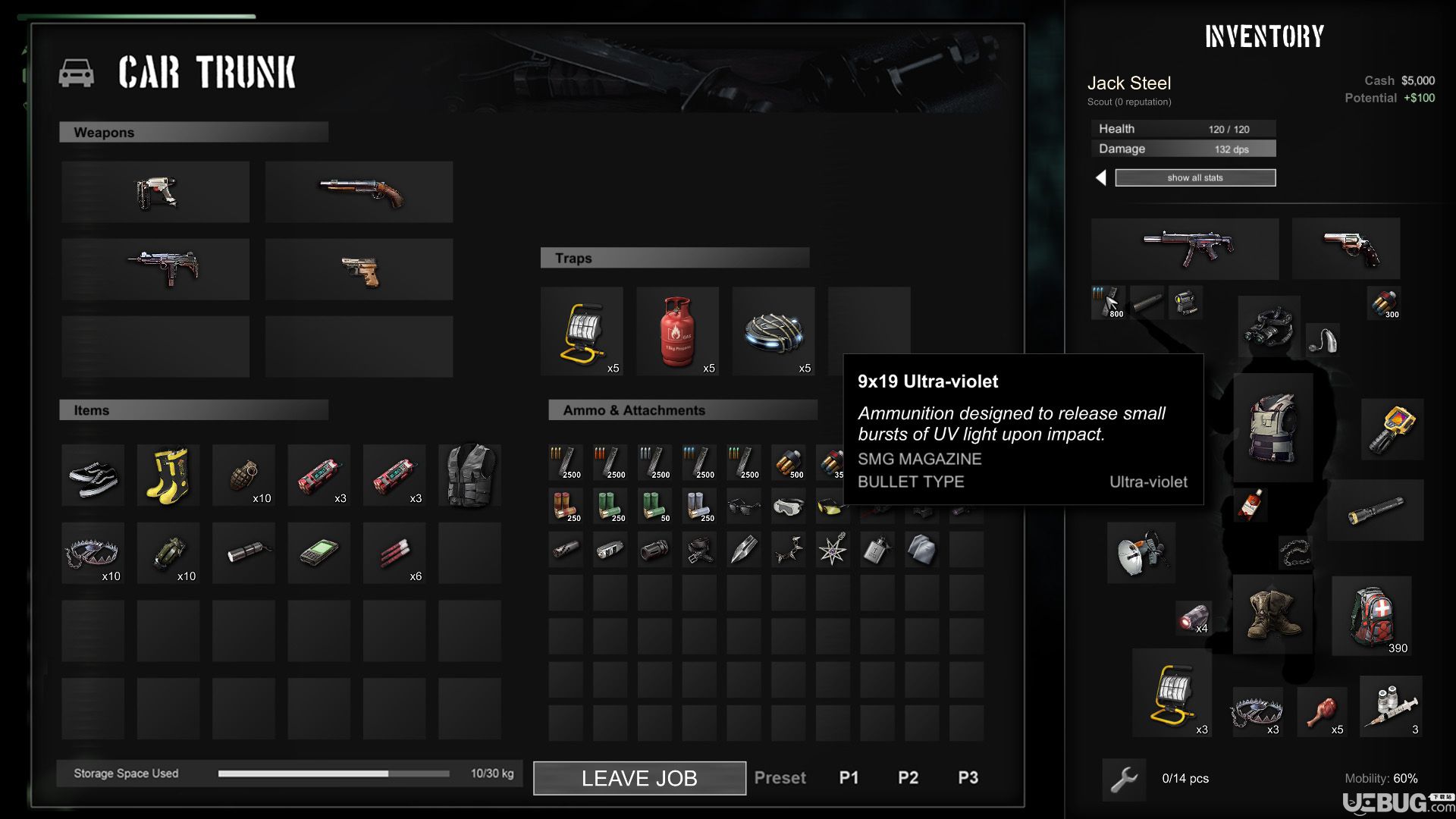This screenshot has width=1456, height=819.
Task: Choose preset P2
Action: pyautogui.click(x=908, y=778)
